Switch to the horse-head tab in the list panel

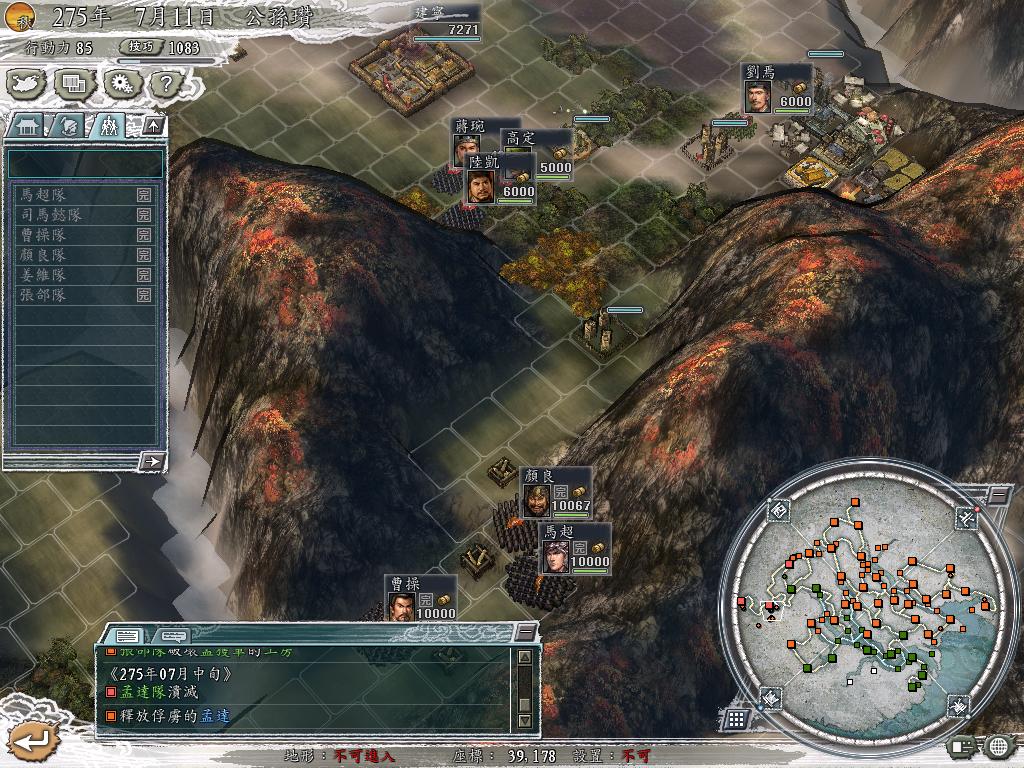click(x=68, y=126)
